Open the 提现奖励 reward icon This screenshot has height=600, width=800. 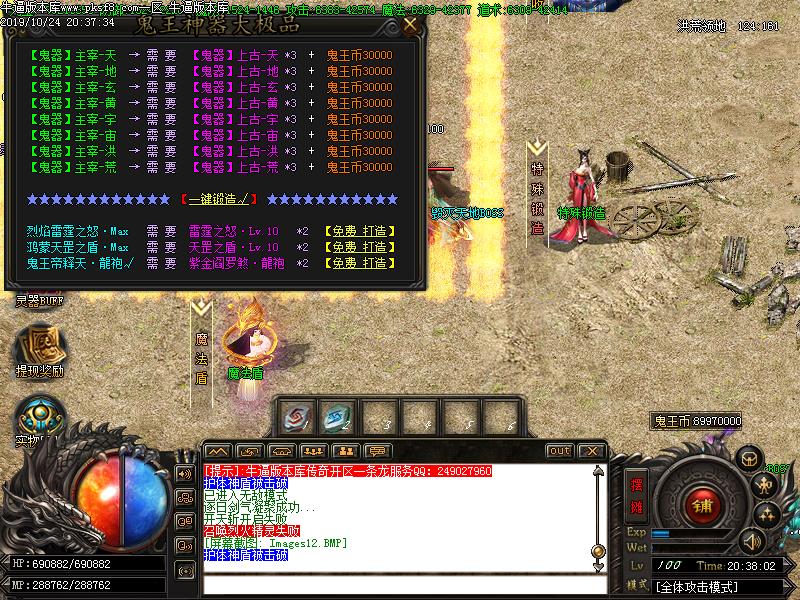(38, 349)
